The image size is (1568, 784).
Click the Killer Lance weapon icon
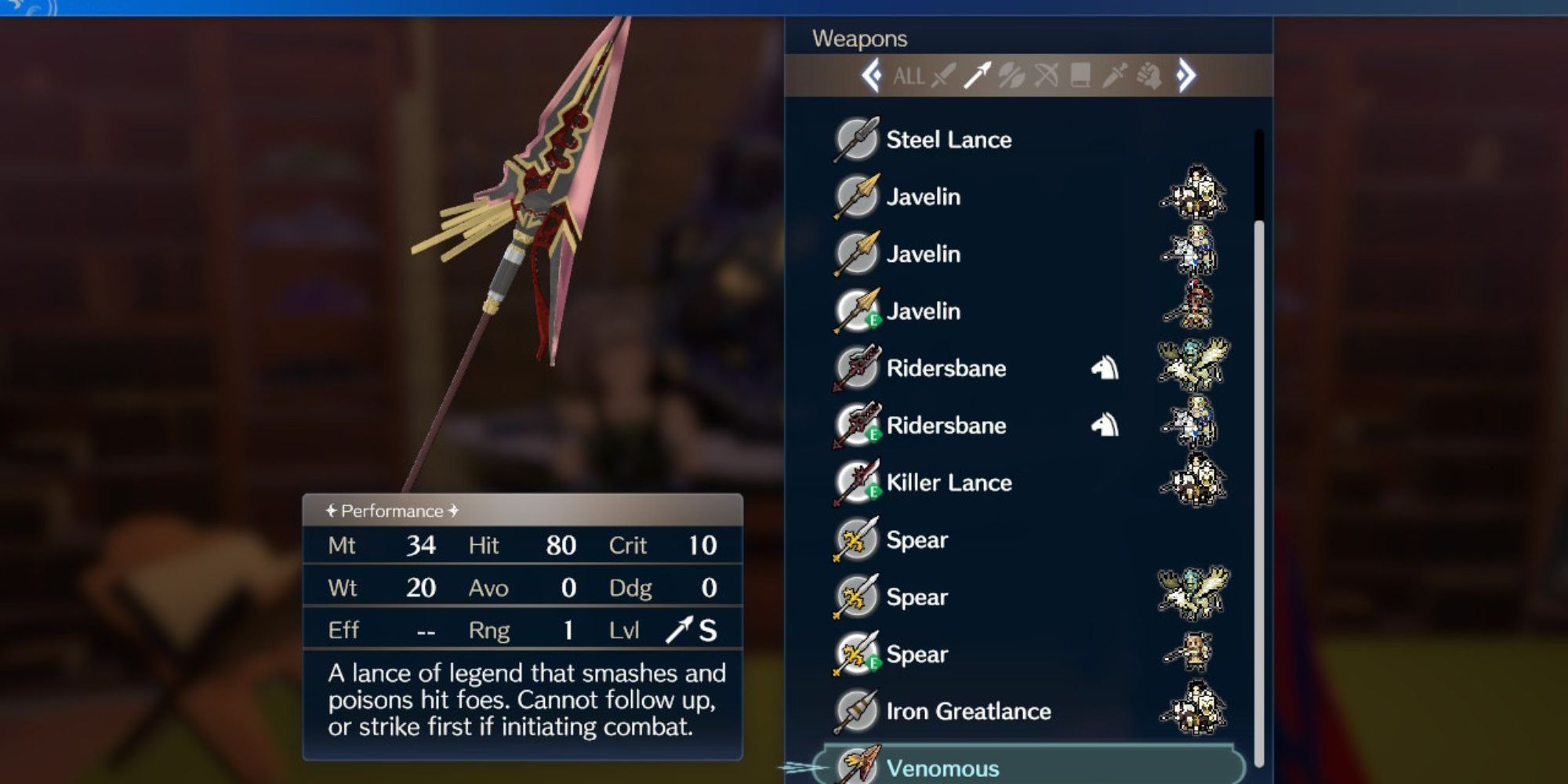(858, 481)
